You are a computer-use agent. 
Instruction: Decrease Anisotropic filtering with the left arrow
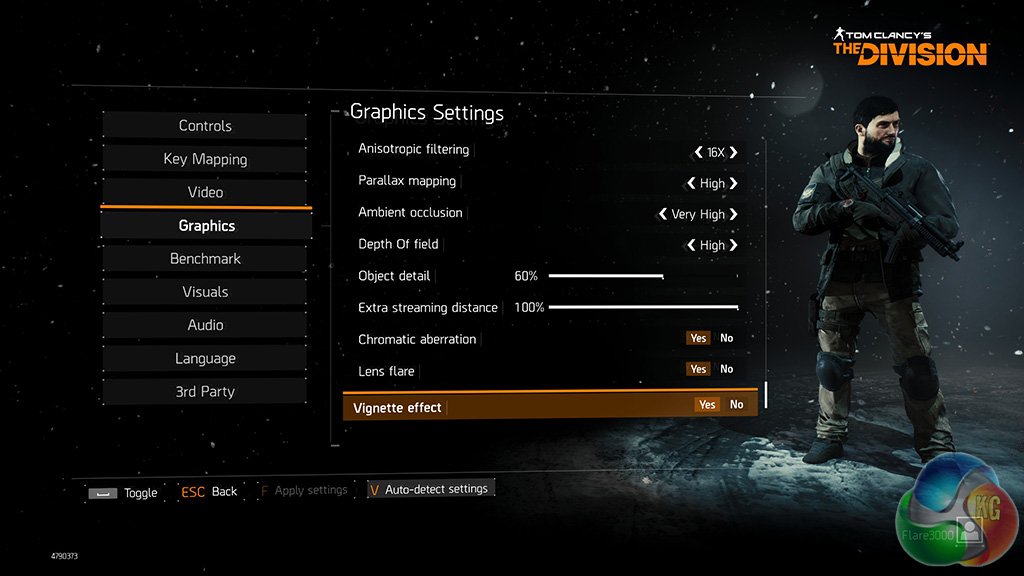pyautogui.click(x=698, y=153)
